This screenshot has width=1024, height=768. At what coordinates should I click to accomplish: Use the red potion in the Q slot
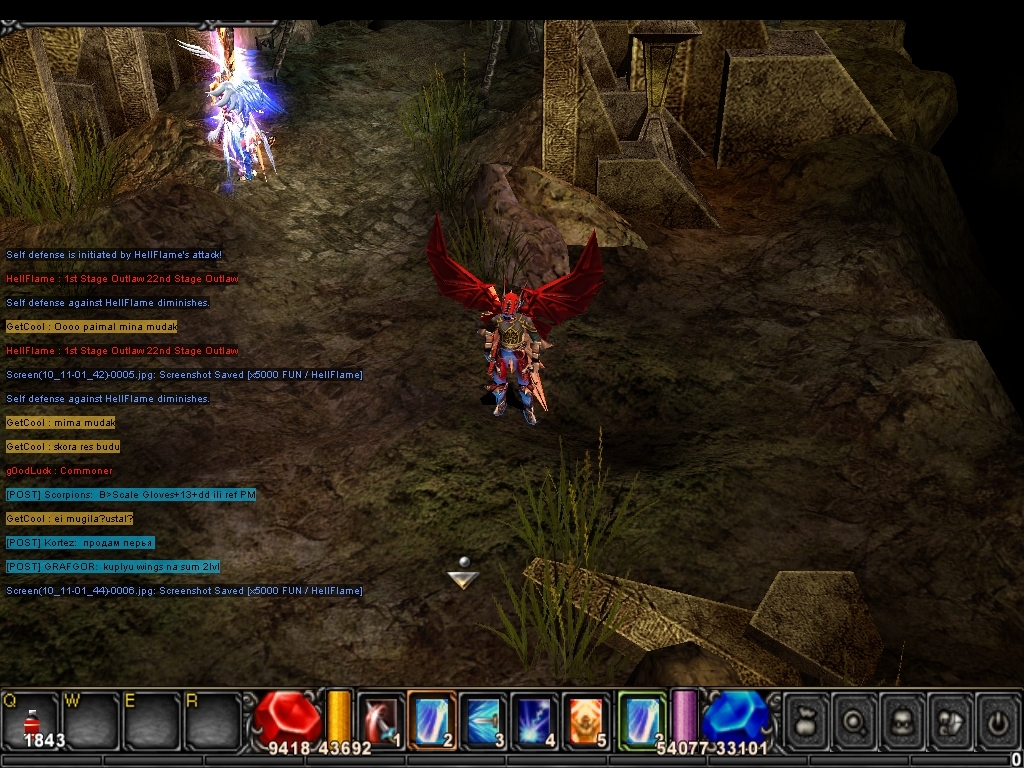point(31,722)
